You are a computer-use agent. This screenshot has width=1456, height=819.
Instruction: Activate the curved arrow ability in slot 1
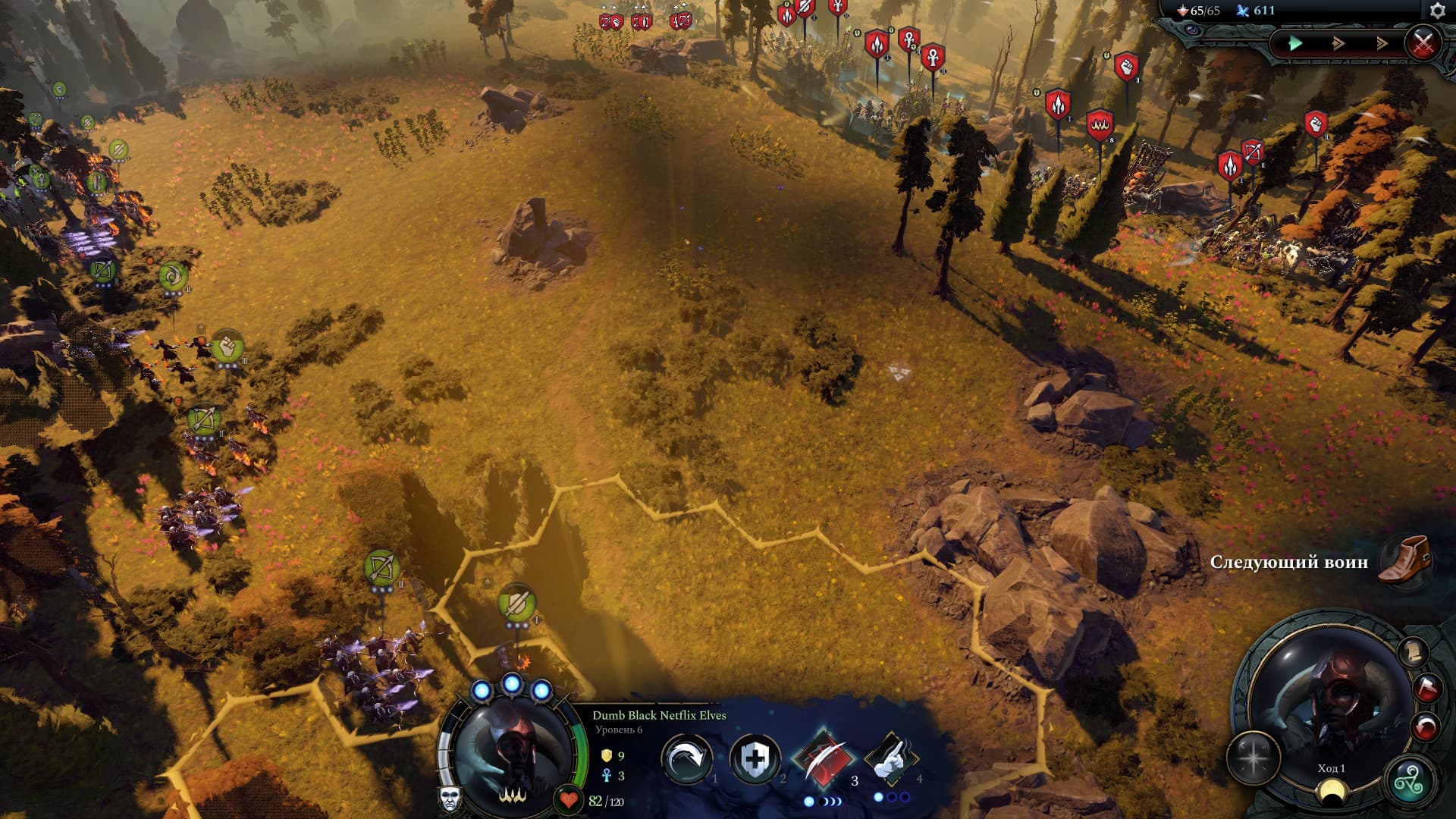[x=686, y=759]
